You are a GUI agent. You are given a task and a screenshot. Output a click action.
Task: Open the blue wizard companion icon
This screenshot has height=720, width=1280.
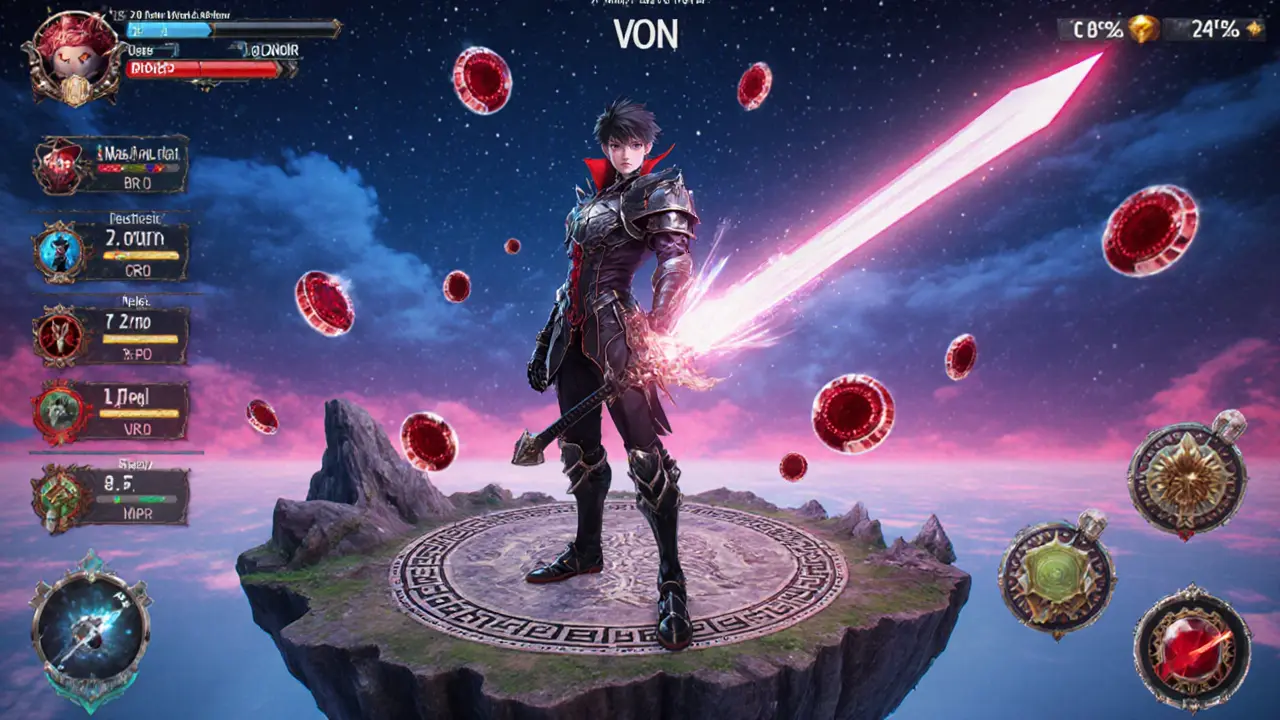58,250
